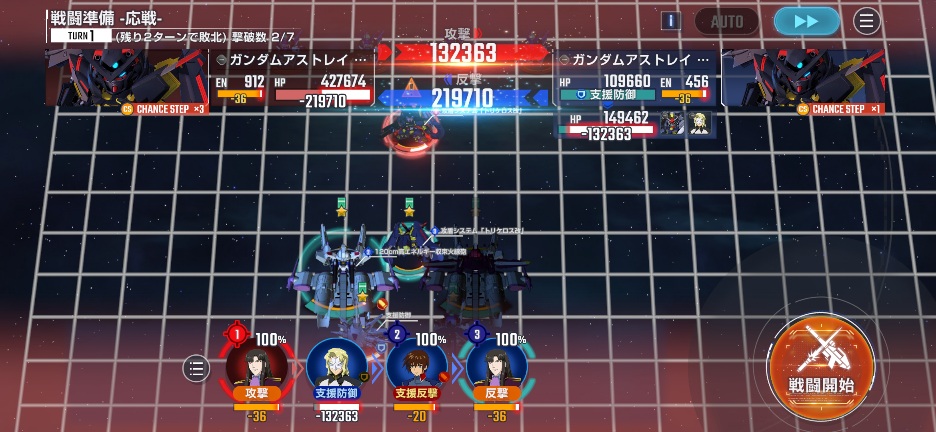Select the 攻撃 pilot portrait numbered 1

click(255, 364)
